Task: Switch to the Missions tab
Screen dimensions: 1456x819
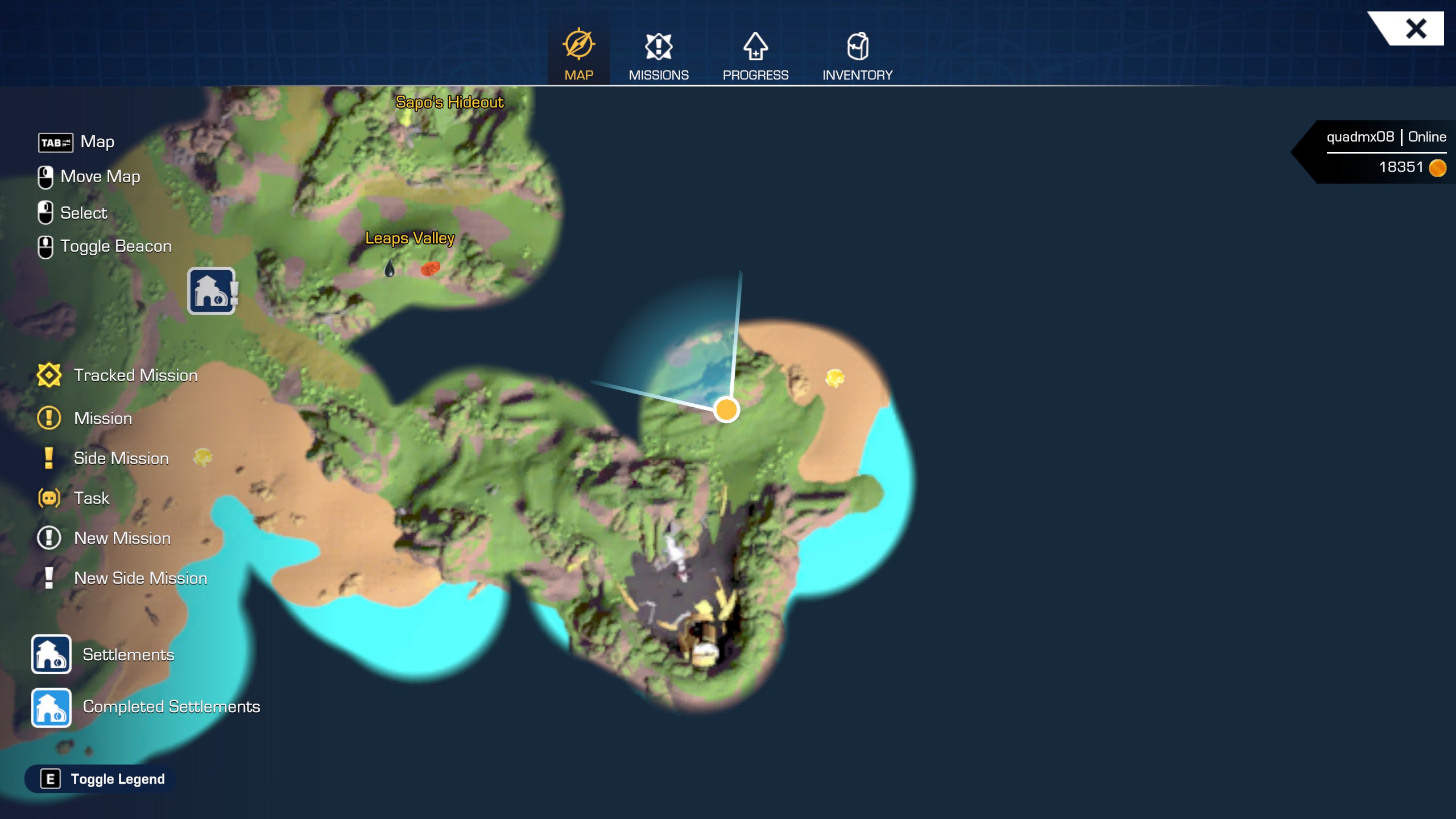Action: point(658,56)
